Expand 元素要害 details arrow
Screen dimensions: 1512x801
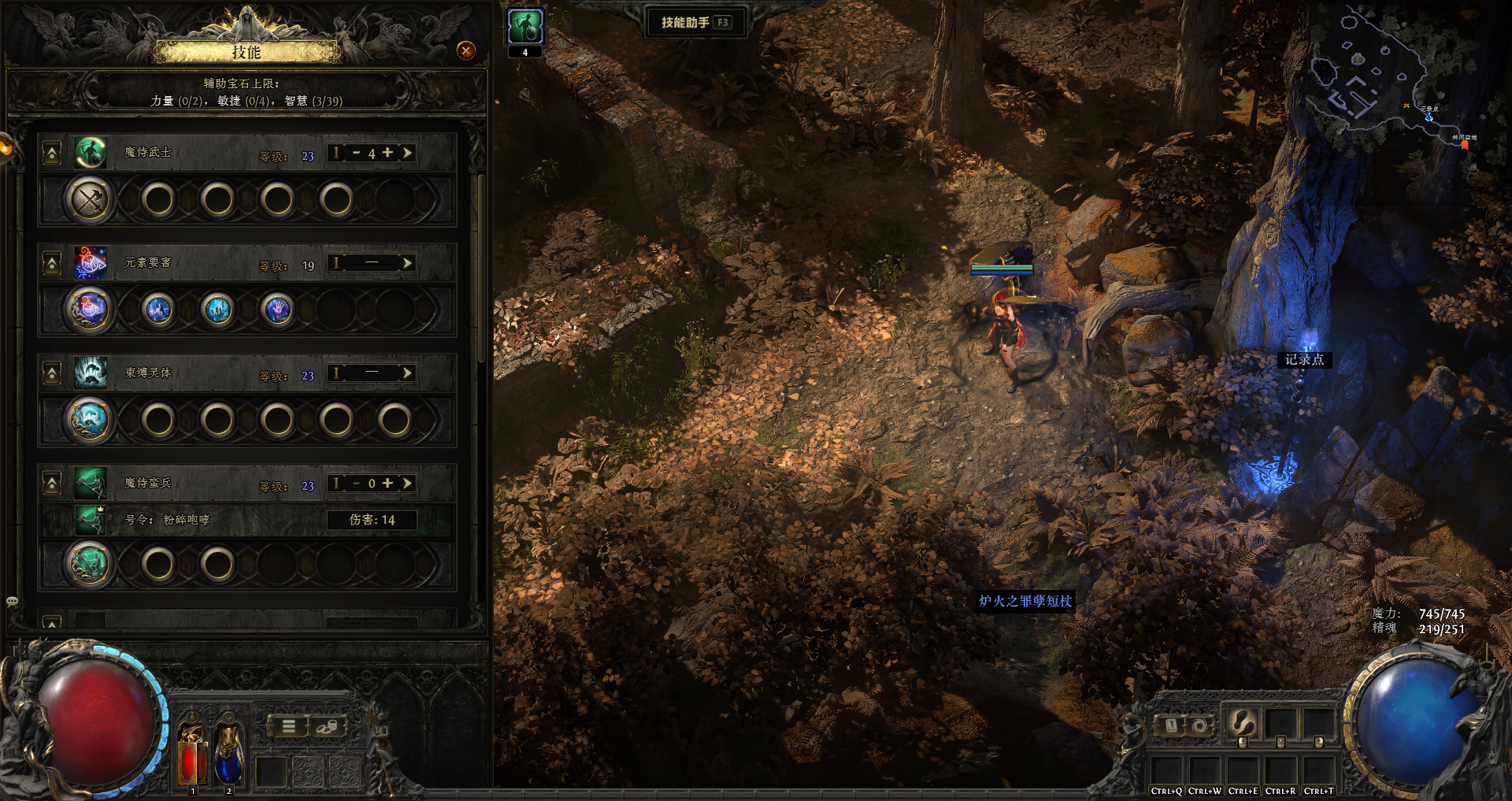(x=407, y=263)
